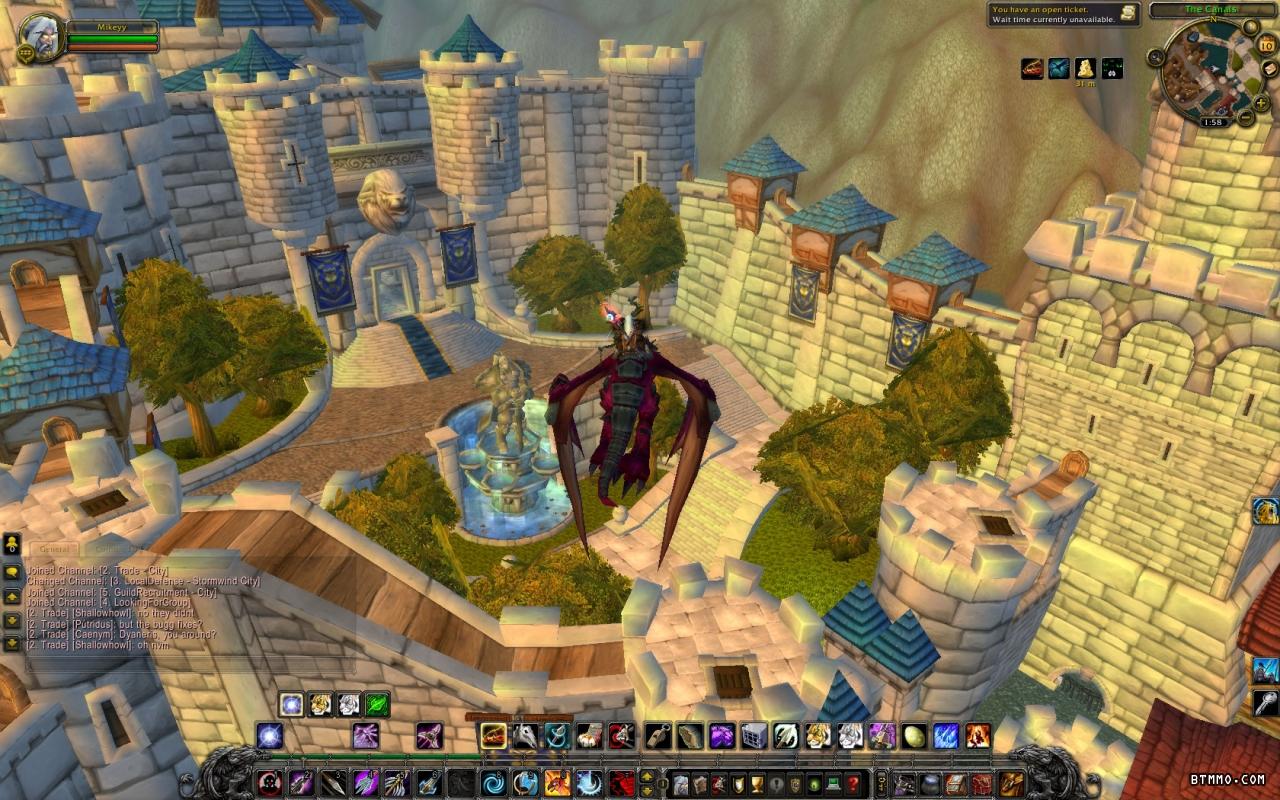Page up the action bar arrow
Viewport: 1280px width, 800px height.
tap(647, 775)
